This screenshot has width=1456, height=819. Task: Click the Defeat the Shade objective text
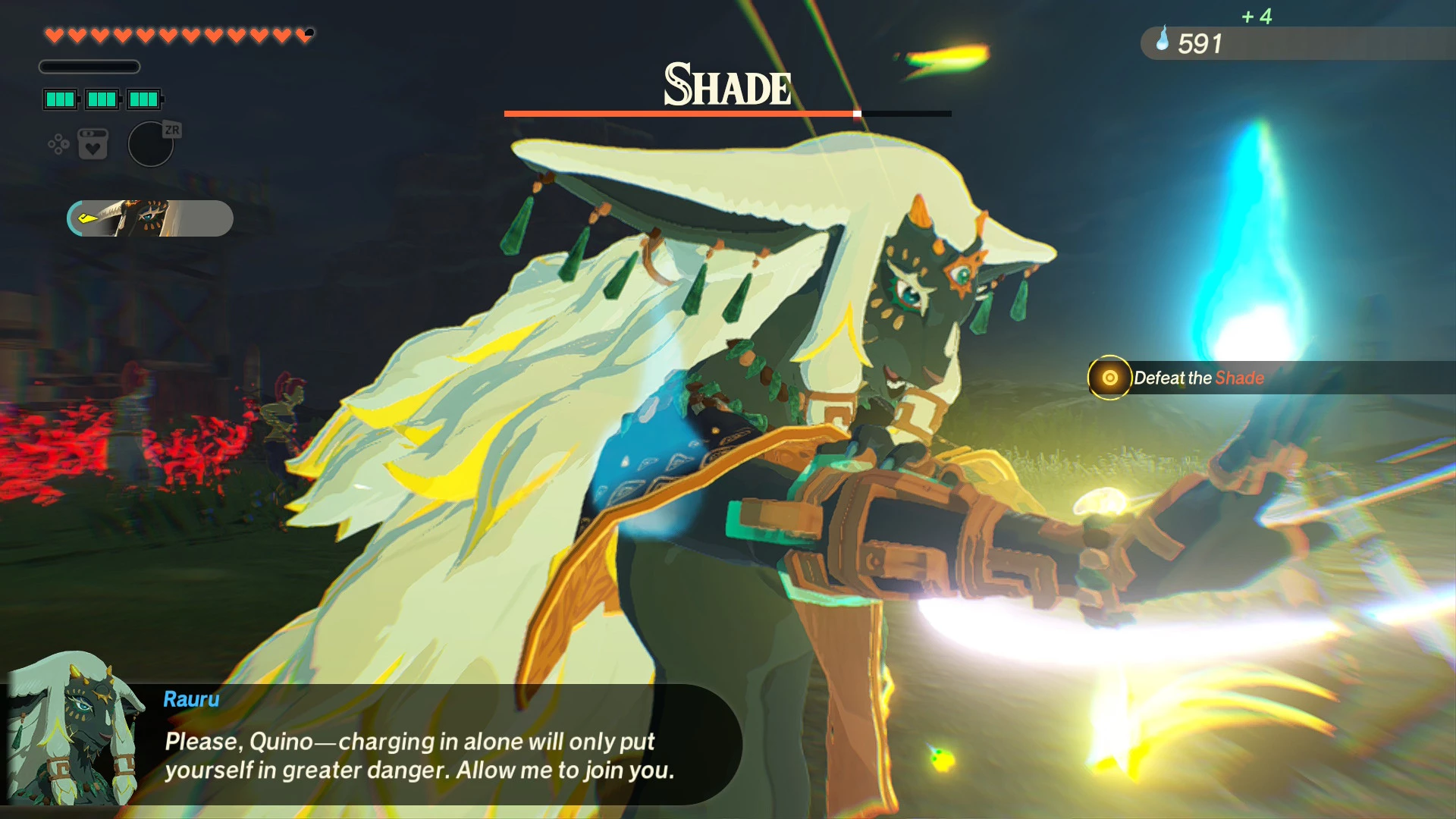(1198, 377)
